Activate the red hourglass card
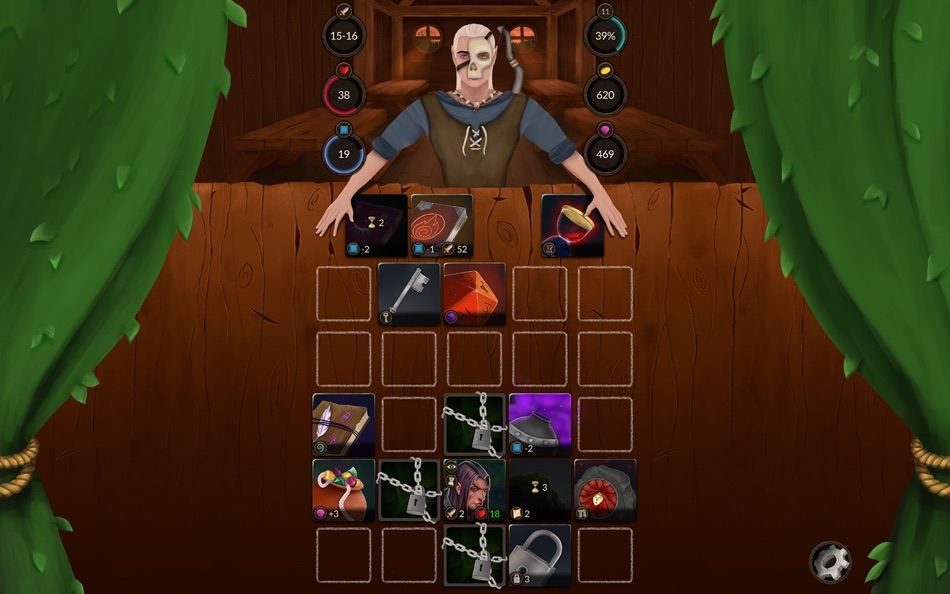This screenshot has width=950, height=594. tap(572, 225)
